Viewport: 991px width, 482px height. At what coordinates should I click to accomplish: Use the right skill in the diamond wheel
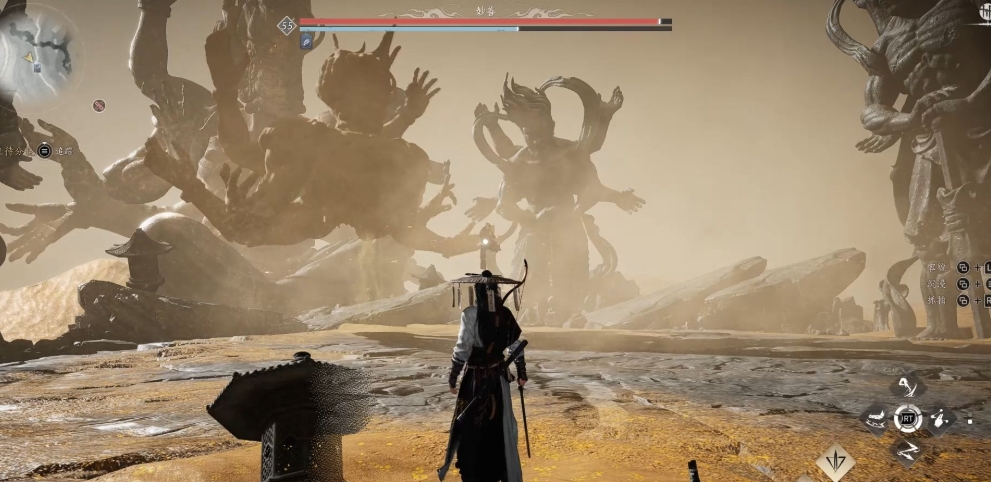pos(940,420)
